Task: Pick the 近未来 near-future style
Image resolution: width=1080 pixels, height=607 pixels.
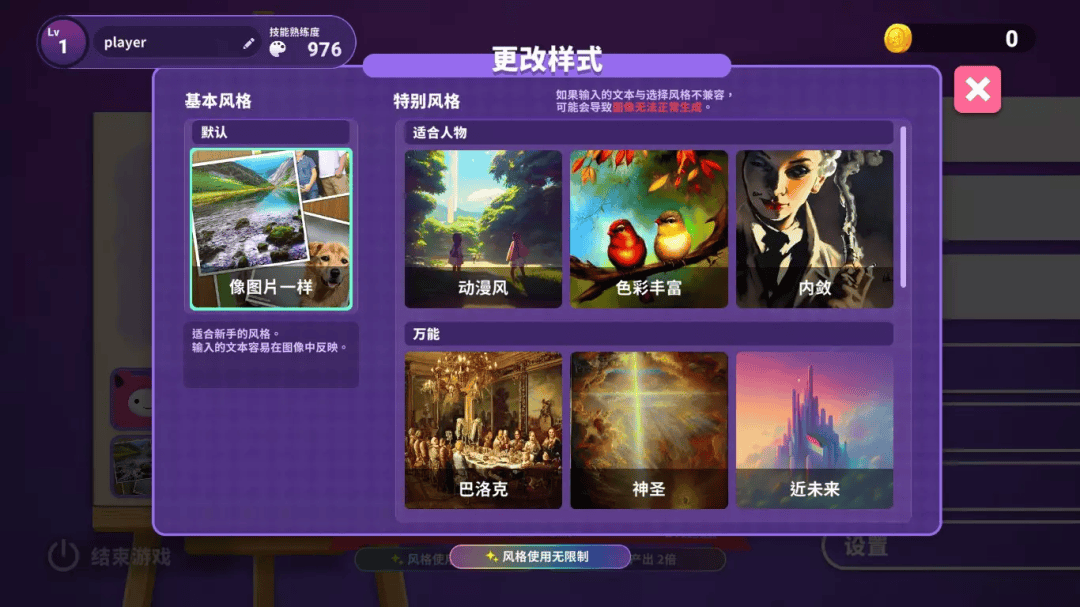Action: click(x=814, y=430)
